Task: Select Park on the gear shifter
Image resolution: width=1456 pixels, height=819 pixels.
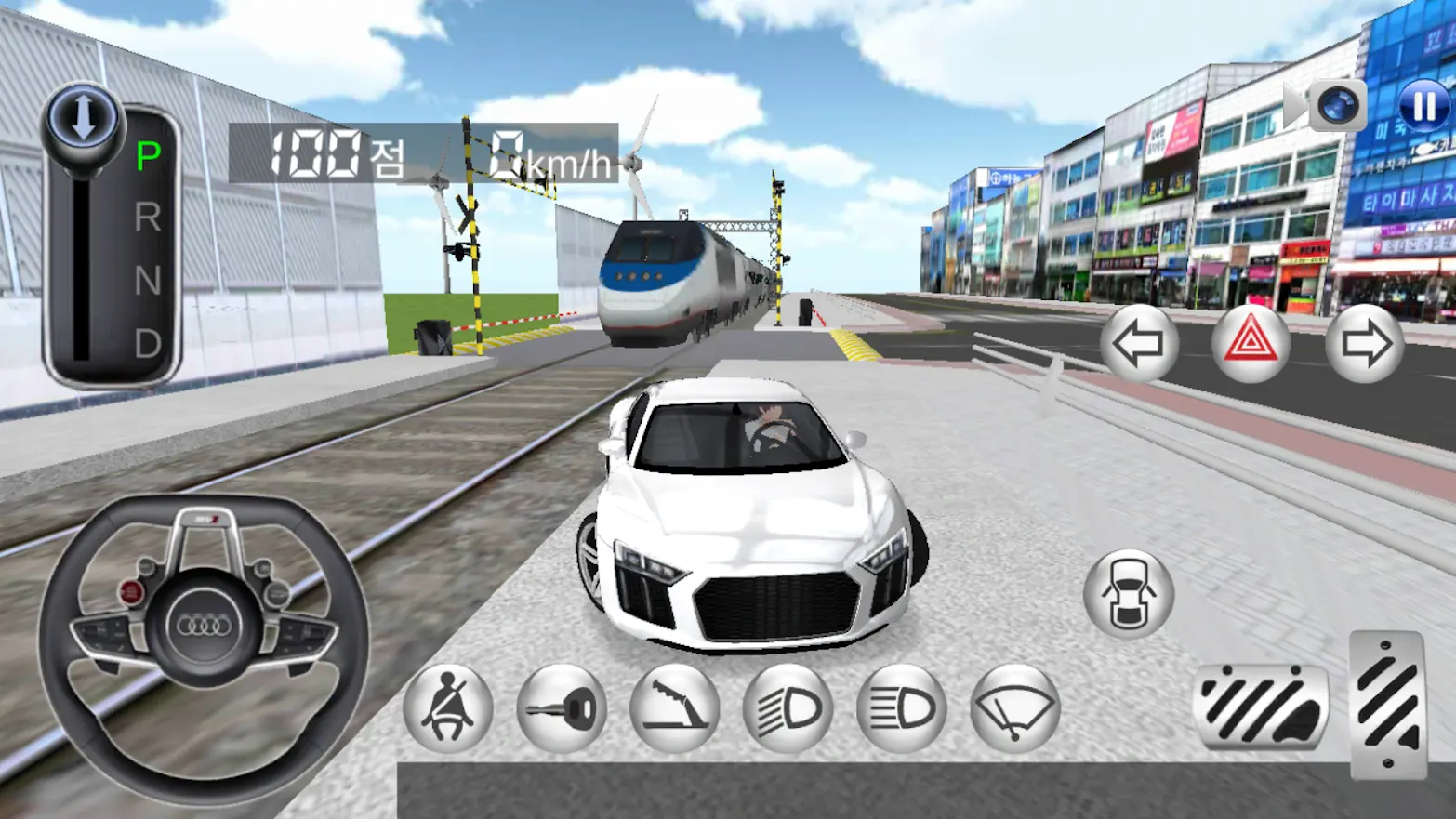Action: [x=146, y=152]
